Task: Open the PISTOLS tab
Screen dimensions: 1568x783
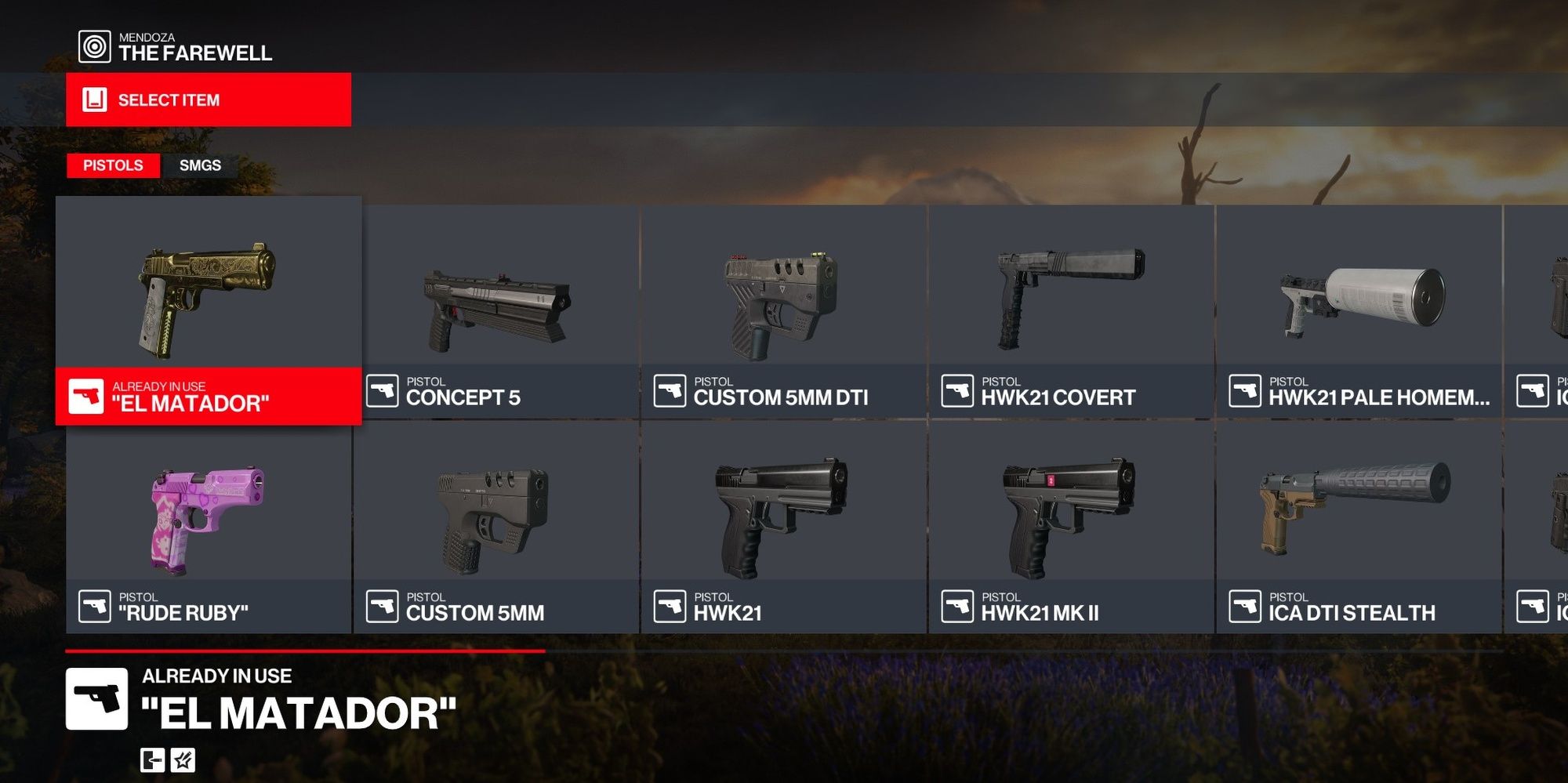Action: (x=113, y=165)
